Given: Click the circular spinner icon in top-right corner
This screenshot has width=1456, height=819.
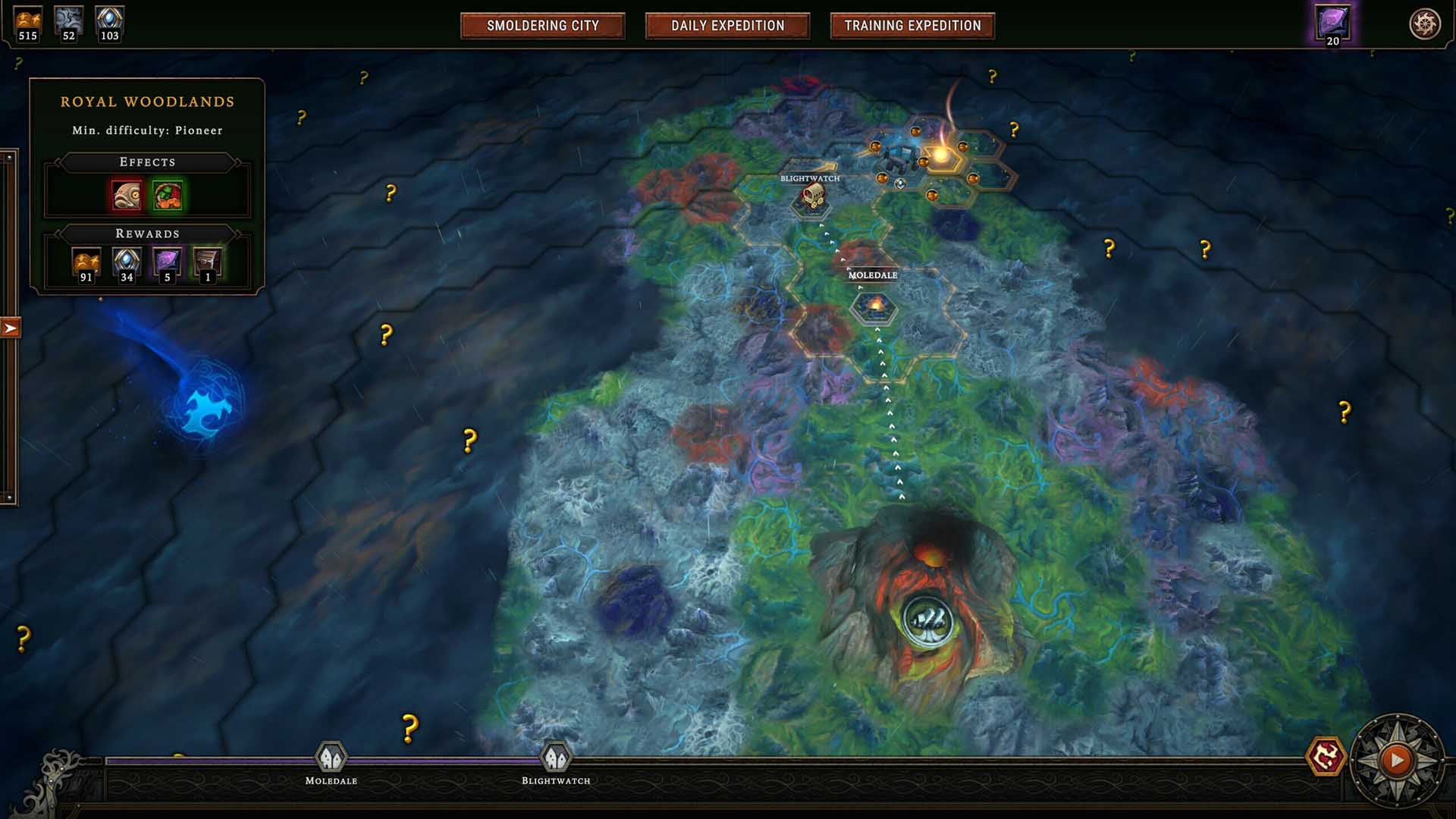Looking at the screenshot, I should point(1425,22).
